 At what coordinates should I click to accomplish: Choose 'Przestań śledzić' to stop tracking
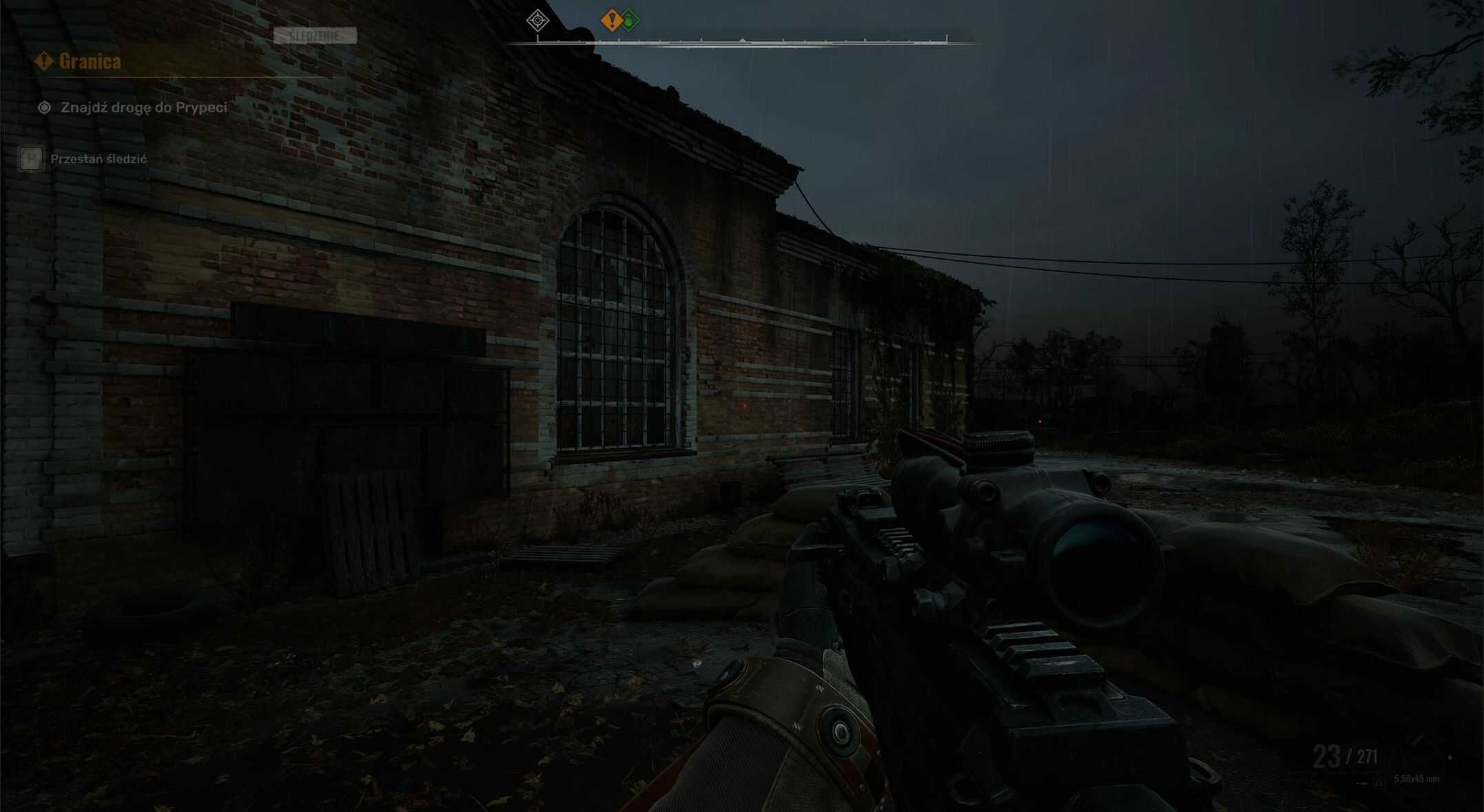(x=98, y=159)
